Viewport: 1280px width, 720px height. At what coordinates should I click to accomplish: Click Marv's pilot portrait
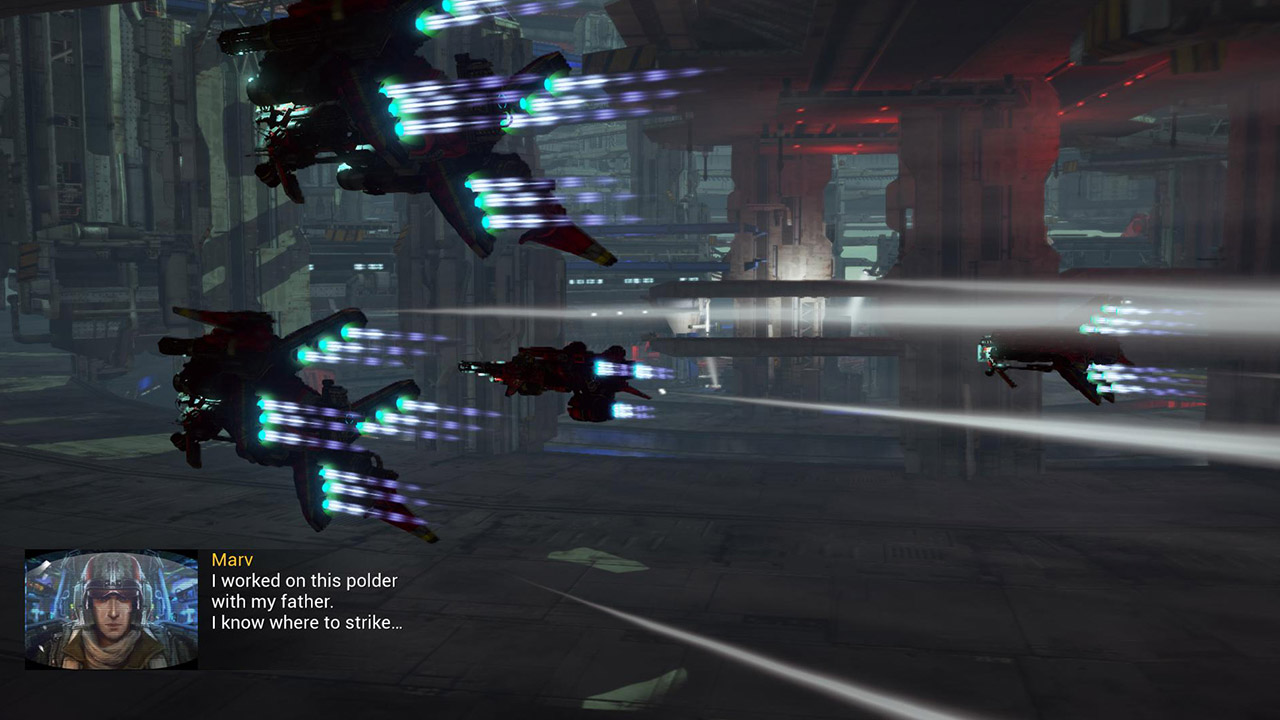(111, 609)
